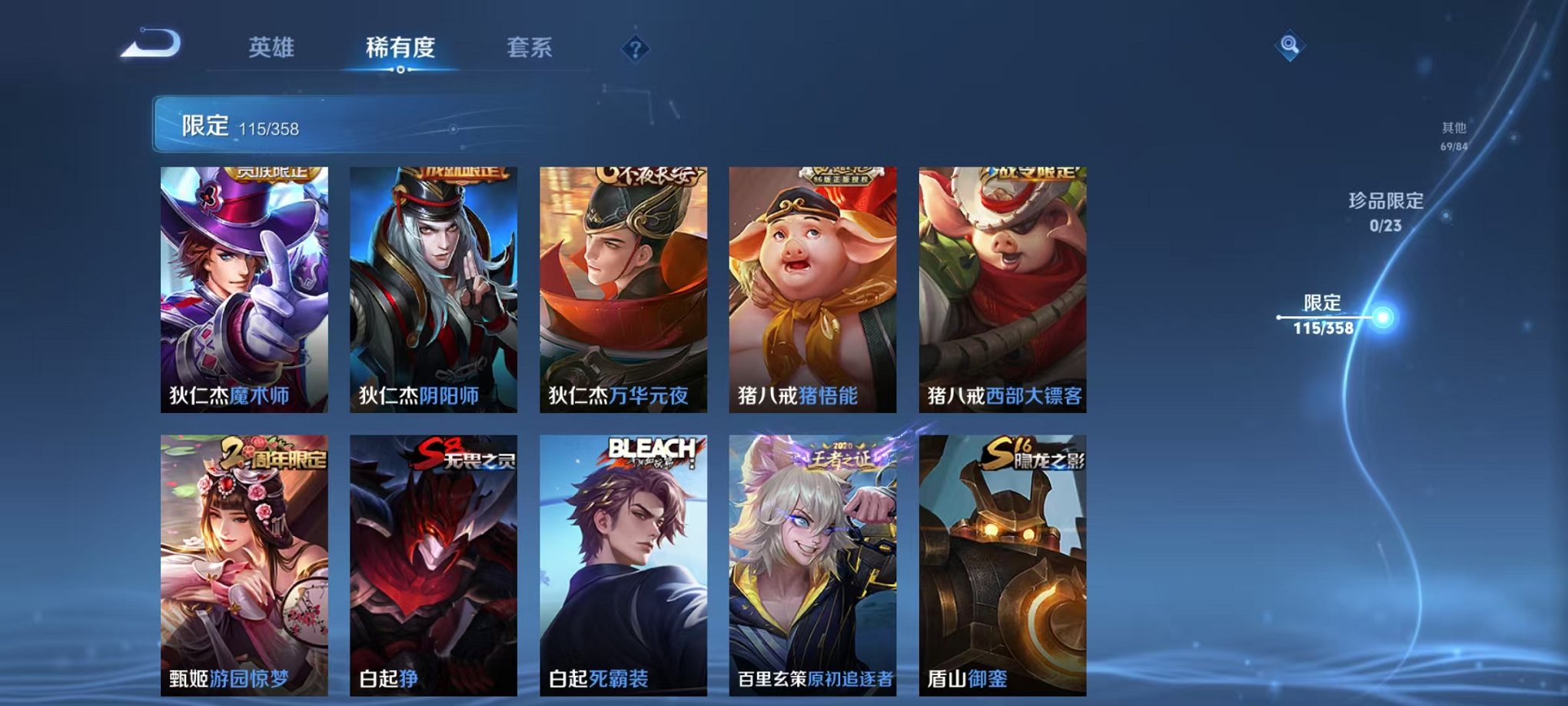Open the 猪八戒西部大镖客 skin card
Viewport: 1568px width, 706px height.
pyautogui.click(x=1005, y=285)
